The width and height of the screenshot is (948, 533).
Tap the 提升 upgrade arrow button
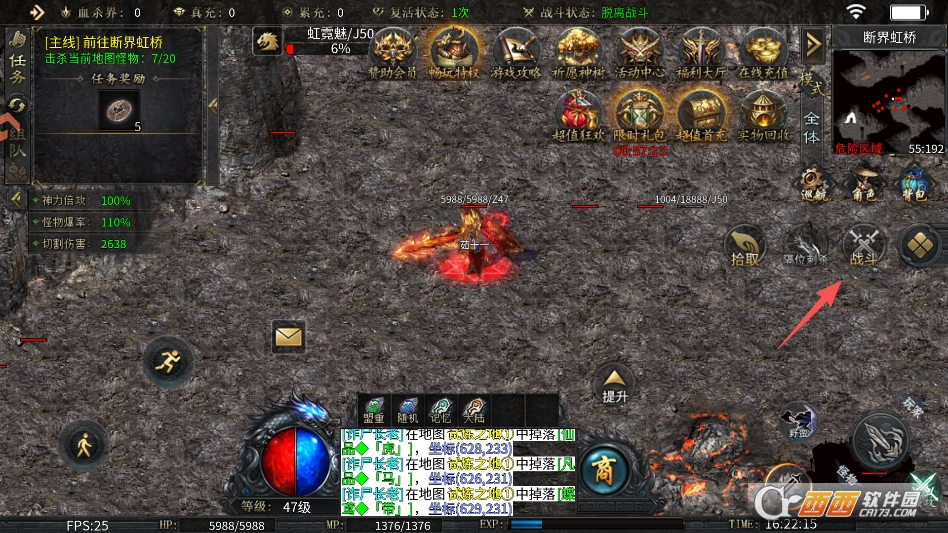[614, 383]
